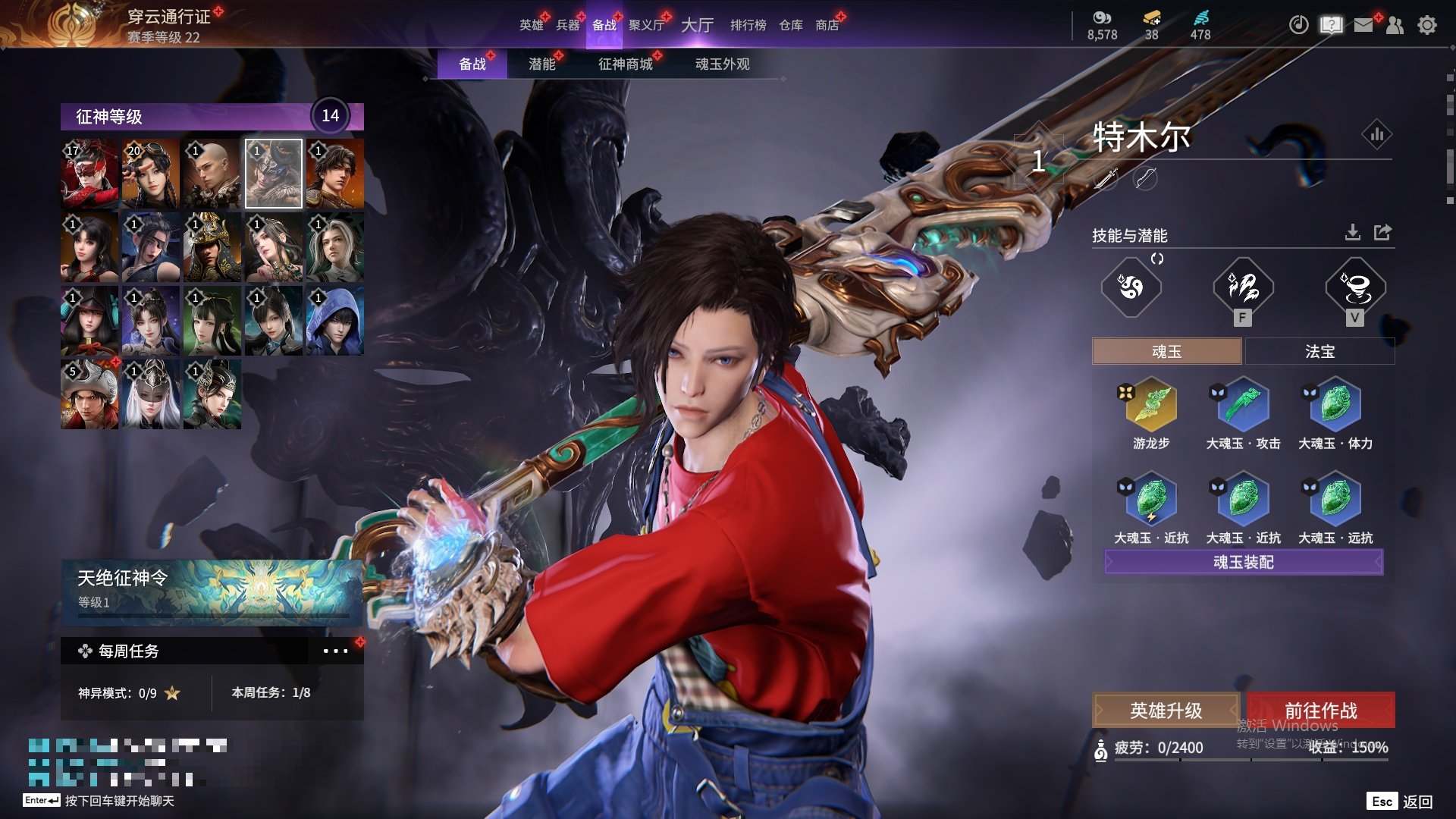The height and width of the screenshot is (819, 1456).
Task: Open 魂玉装配 soul jade loadout
Action: tap(1244, 562)
